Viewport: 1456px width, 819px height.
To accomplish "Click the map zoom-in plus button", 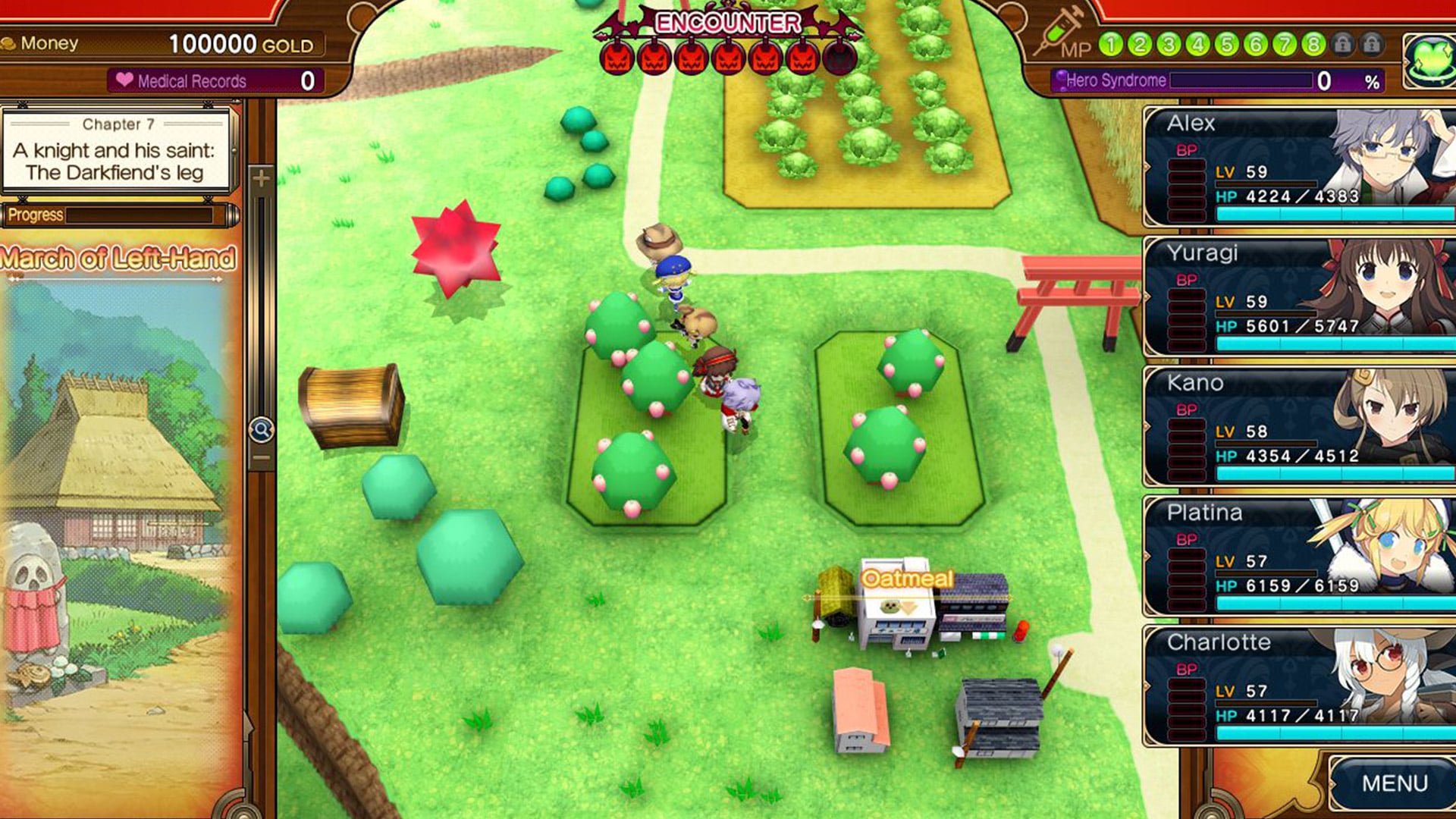I will 261,179.
